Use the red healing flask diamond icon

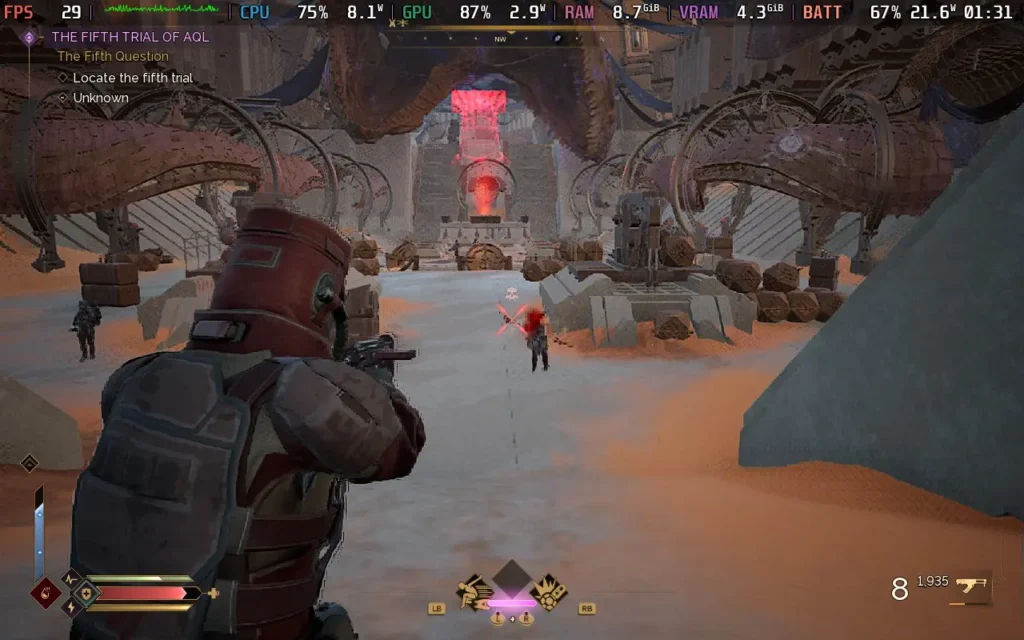pyautogui.click(x=46, y=592)
